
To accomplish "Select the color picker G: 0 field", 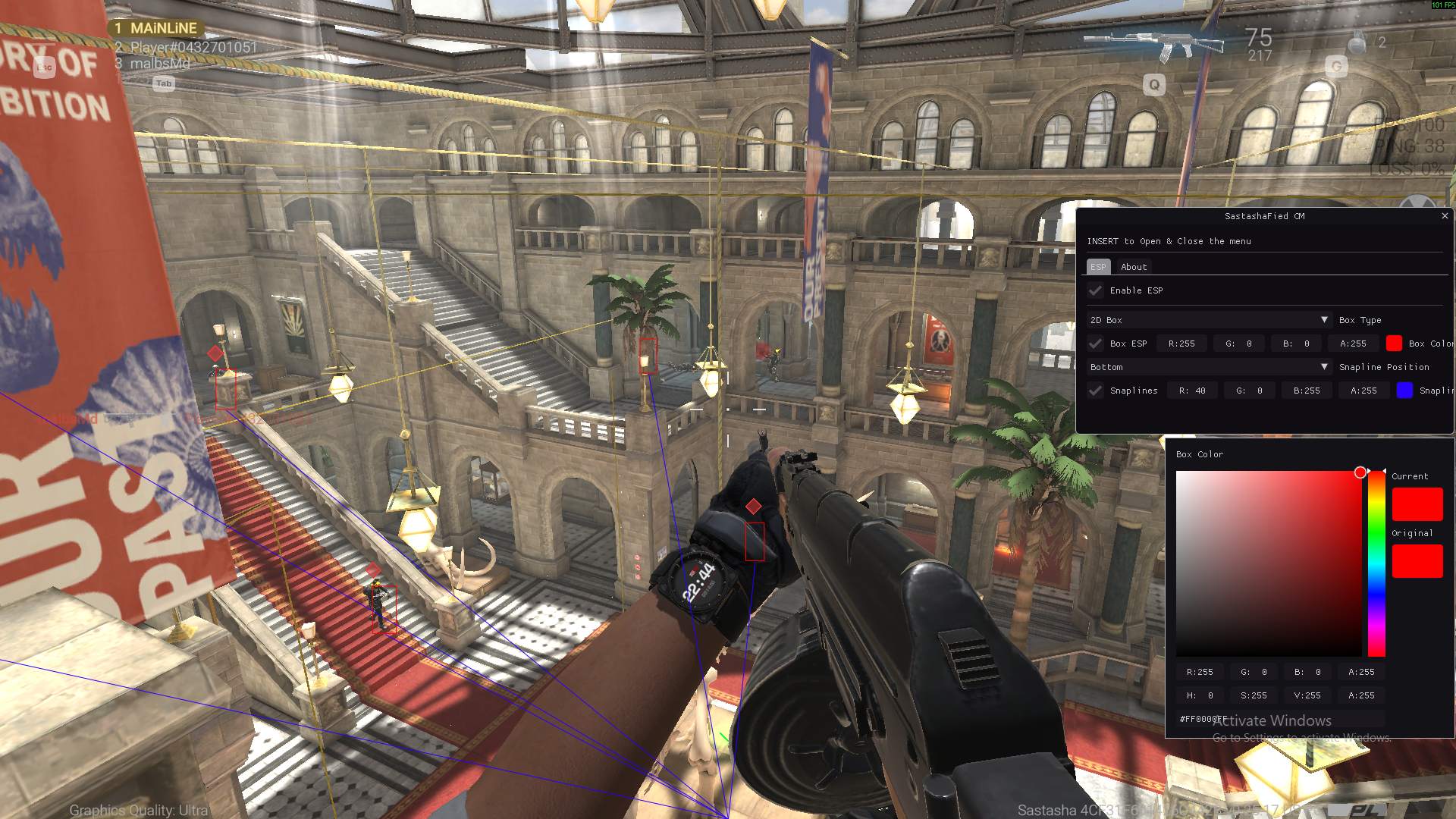I will 1254,672.
